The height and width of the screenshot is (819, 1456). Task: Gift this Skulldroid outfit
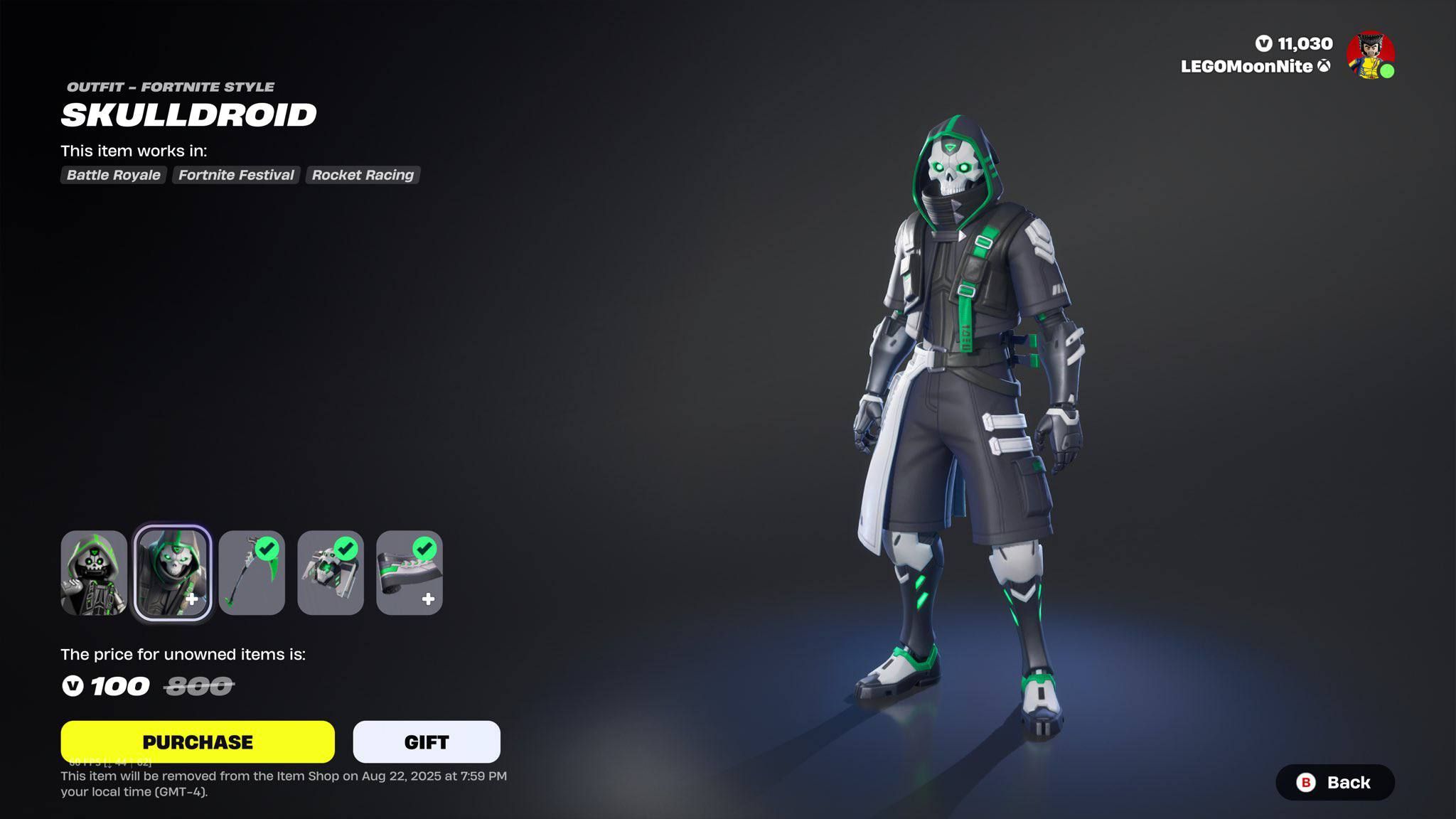click(x=427, y=742)
